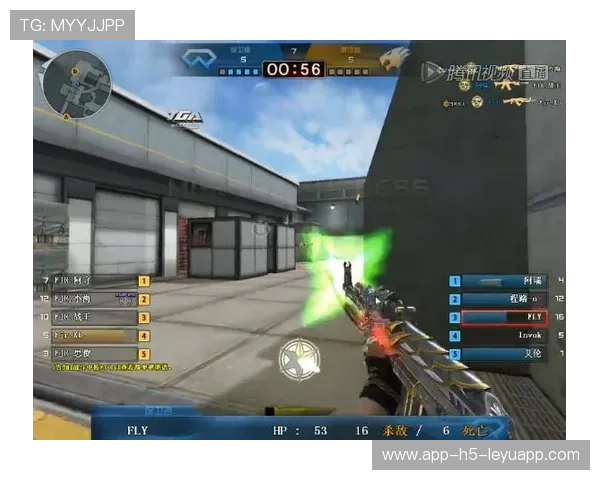Click the www.app-h5-leyuapp.com watermark
Screen dimensions: 600x480
pyautogui.click(x=480, y=455)
